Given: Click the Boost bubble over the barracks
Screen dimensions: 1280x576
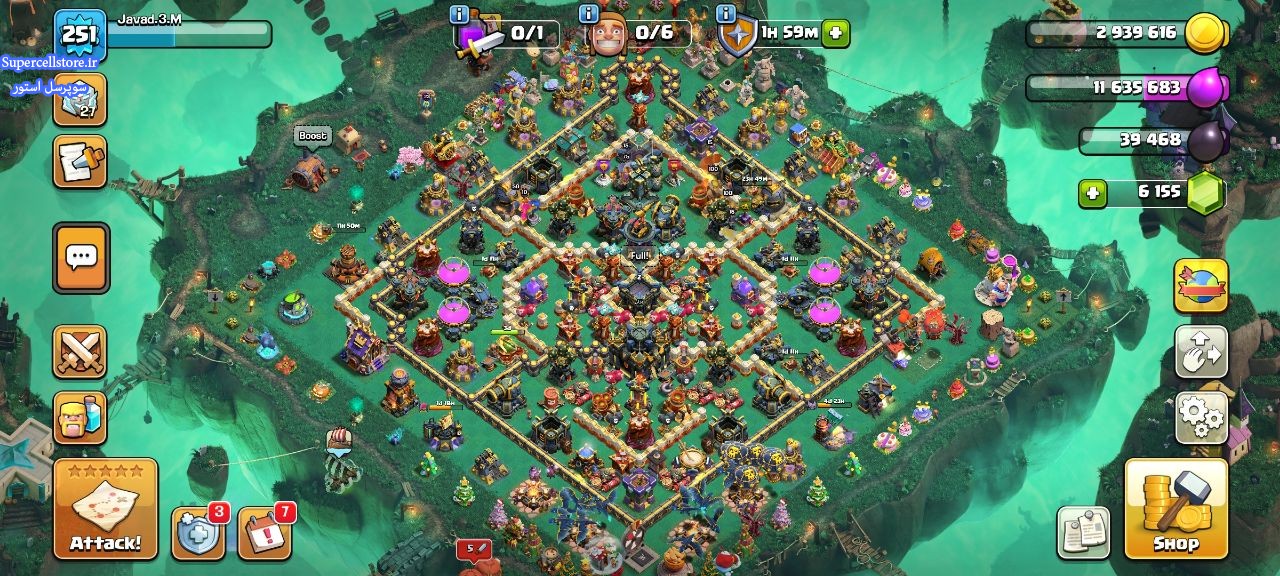Looking at the screenshot, I should (312, 136).
